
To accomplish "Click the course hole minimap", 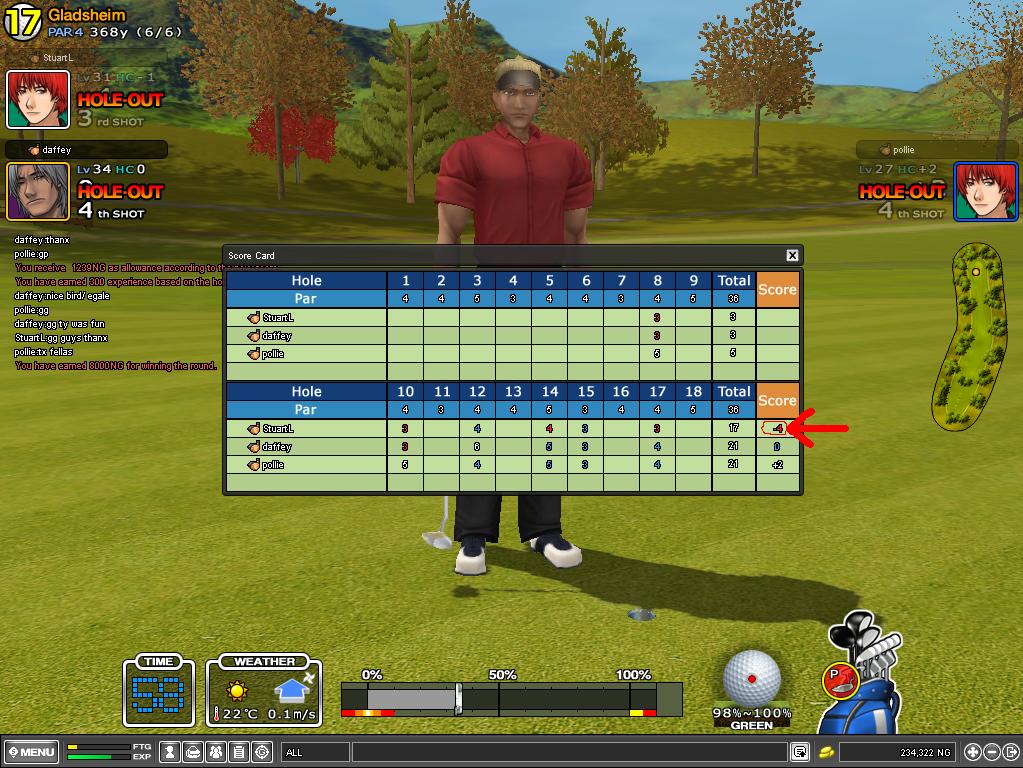I will pos(967,333).
